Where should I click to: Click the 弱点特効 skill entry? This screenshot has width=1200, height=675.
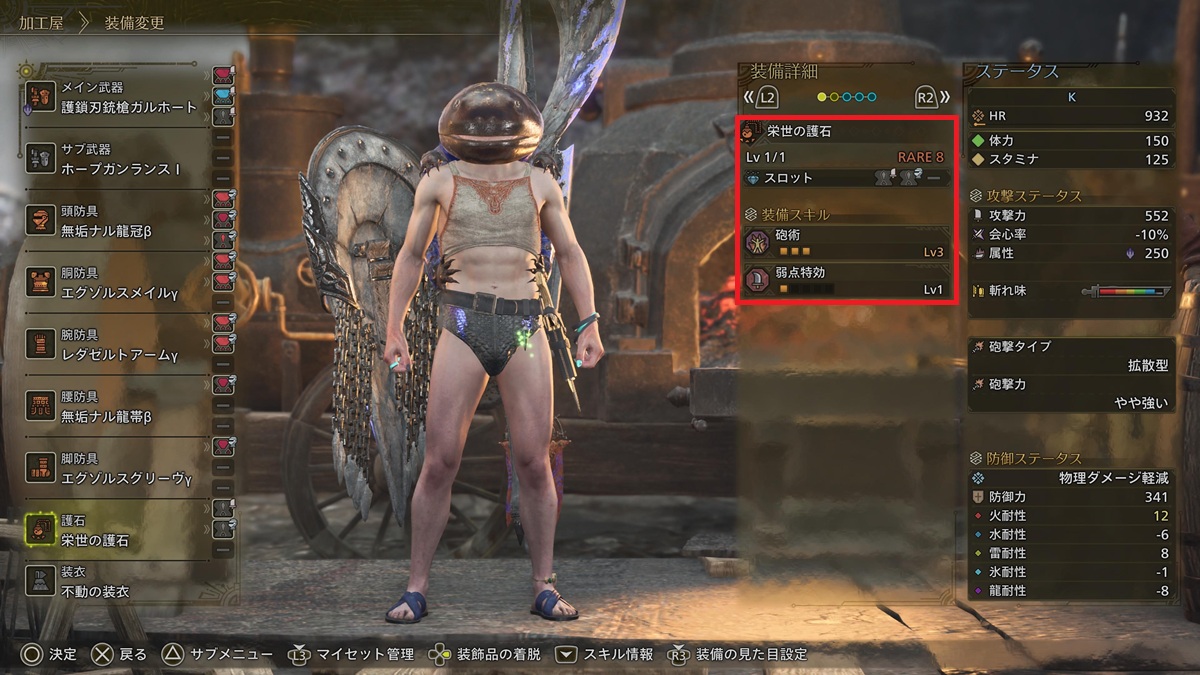click(x=845, y=281)
